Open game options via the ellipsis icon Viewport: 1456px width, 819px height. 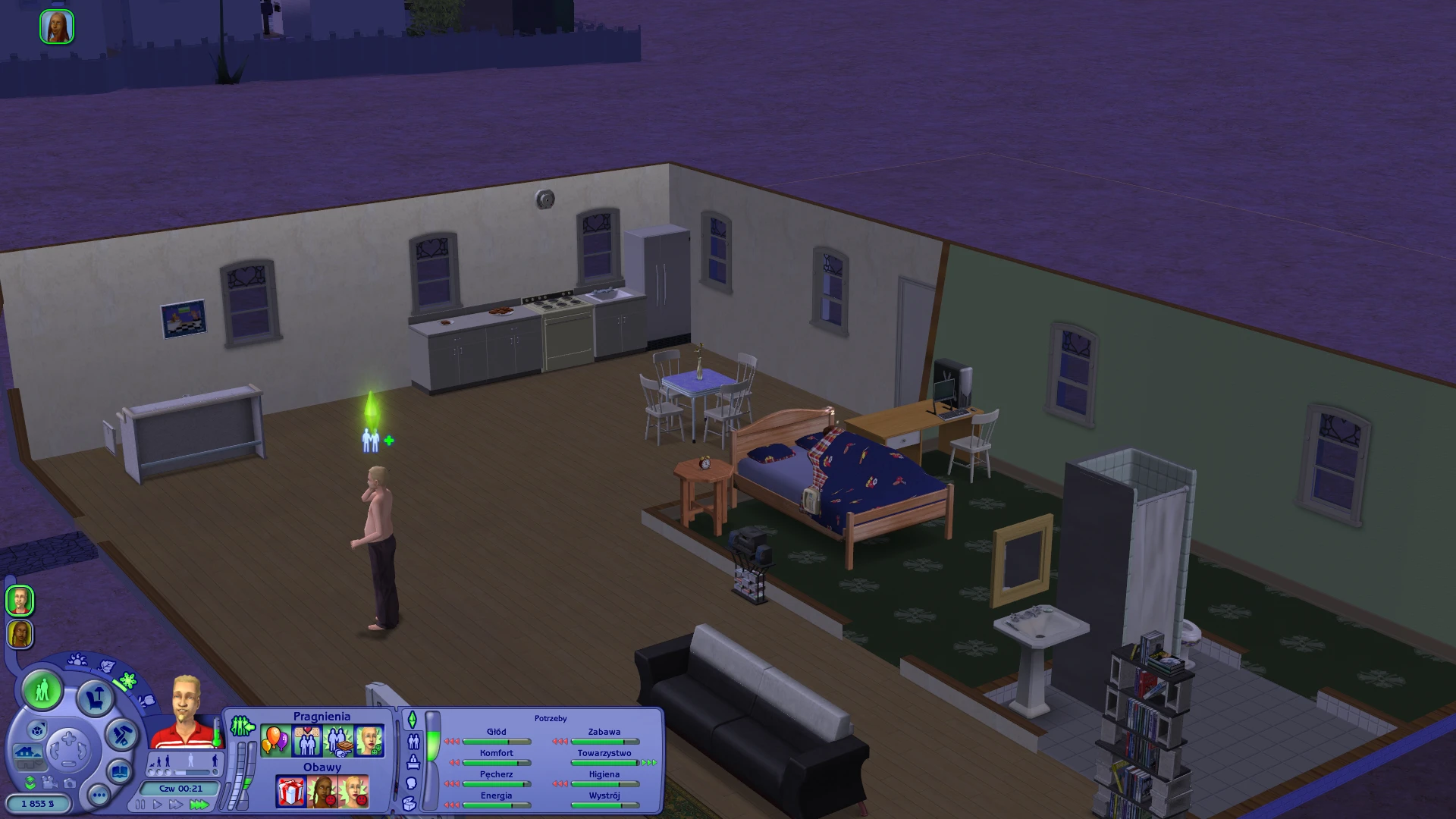[x=99, y=795]
